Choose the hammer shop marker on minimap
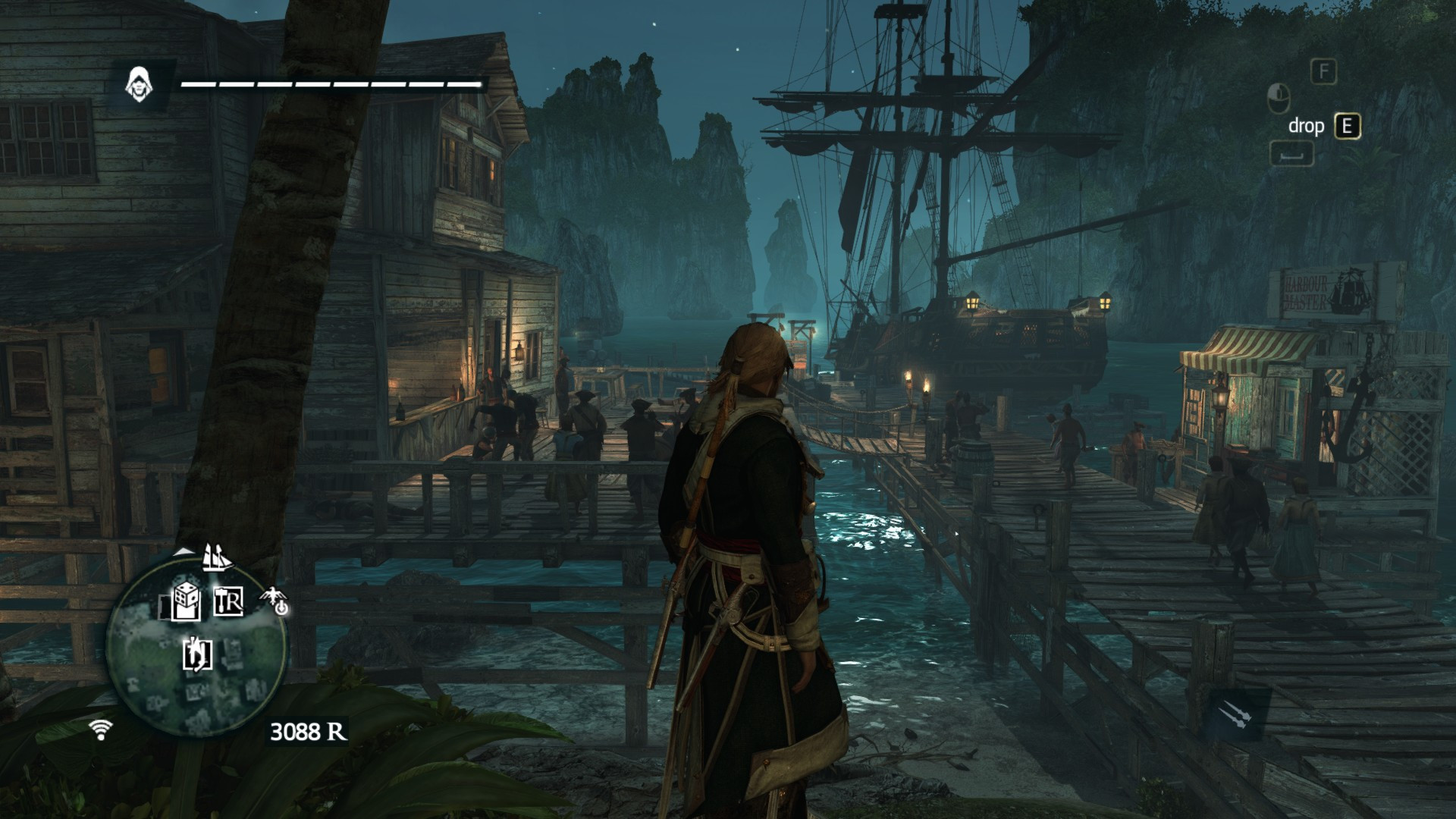The height and width of the screenshot is (819, 1456). [x=228, y=601]
